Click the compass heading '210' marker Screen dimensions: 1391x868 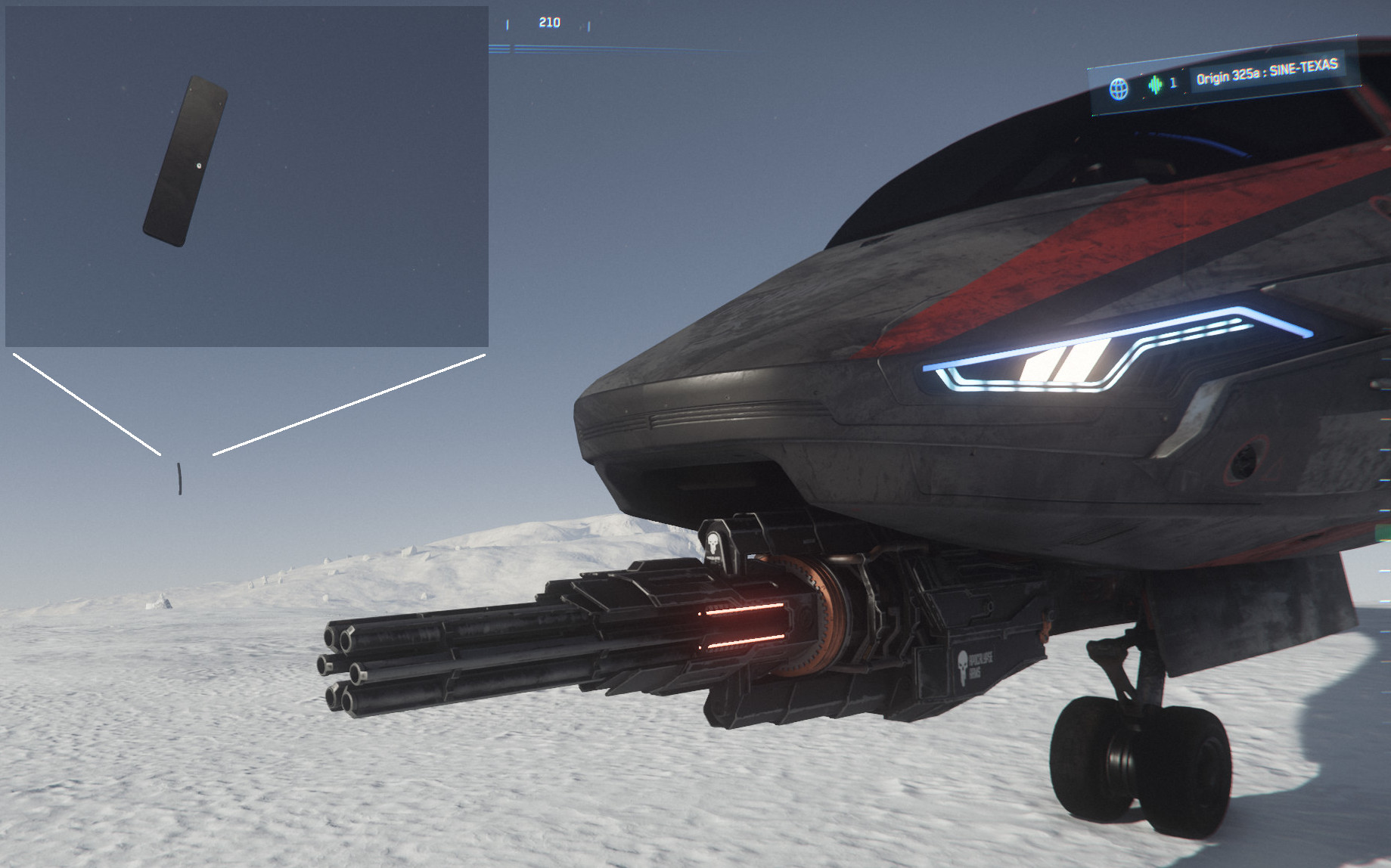[550, 23]
